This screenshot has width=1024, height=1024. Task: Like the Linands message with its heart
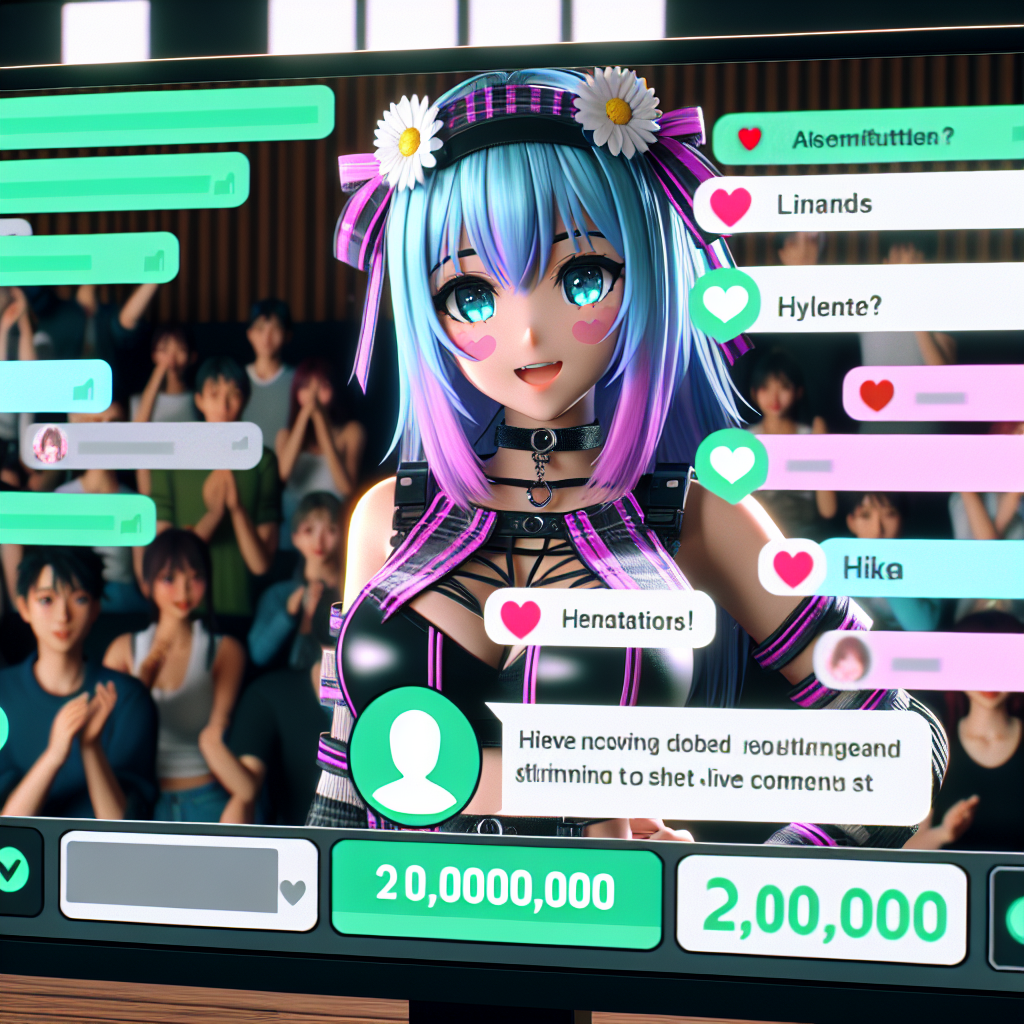click(731, 206)
